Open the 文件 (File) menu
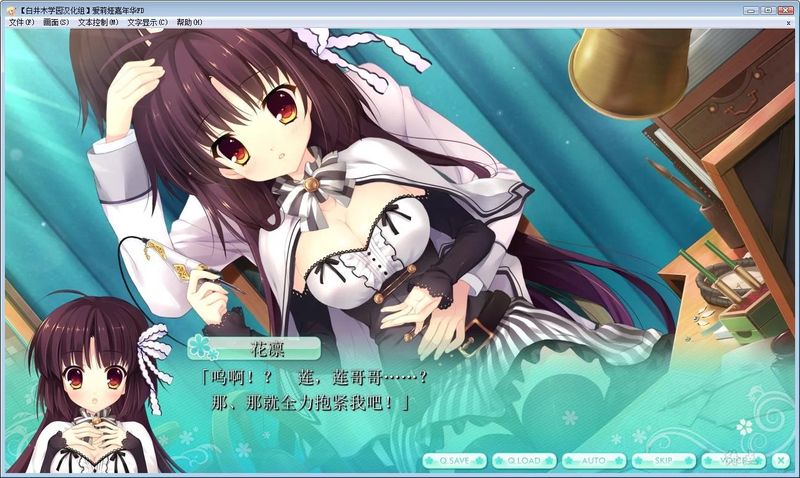This screenshot has width=800, height=478. (21, 22)
